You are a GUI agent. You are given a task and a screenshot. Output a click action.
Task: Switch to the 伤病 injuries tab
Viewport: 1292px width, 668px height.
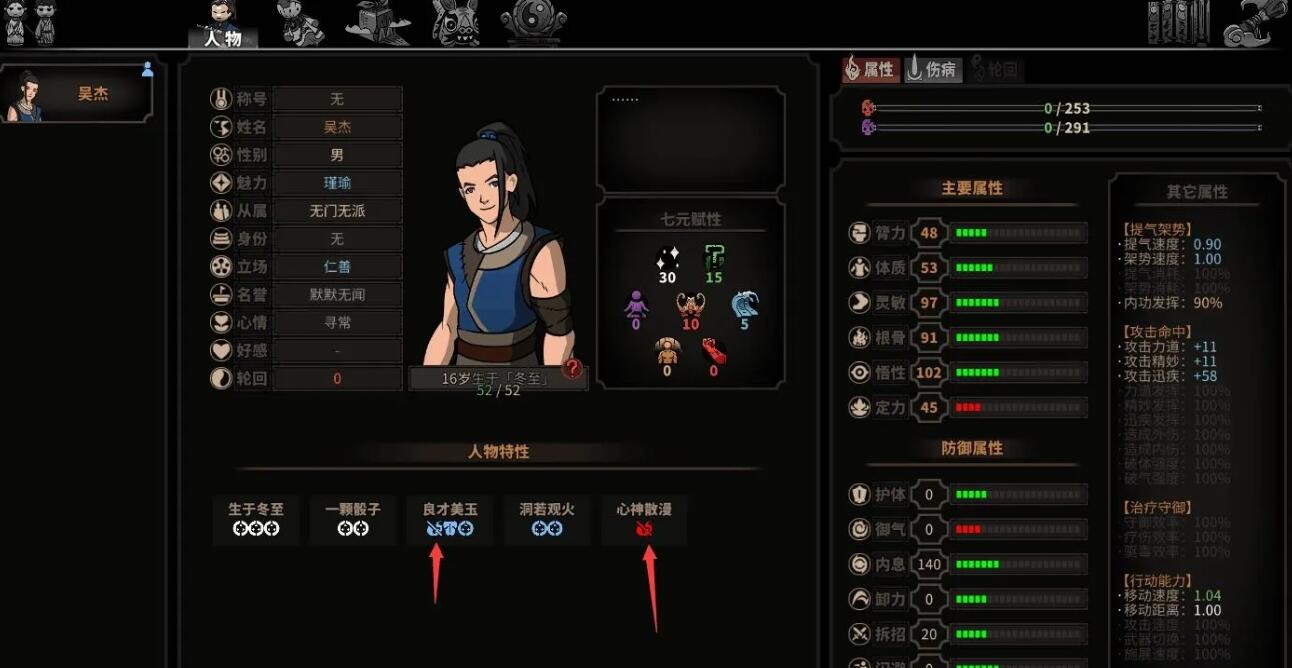(932, 69)
